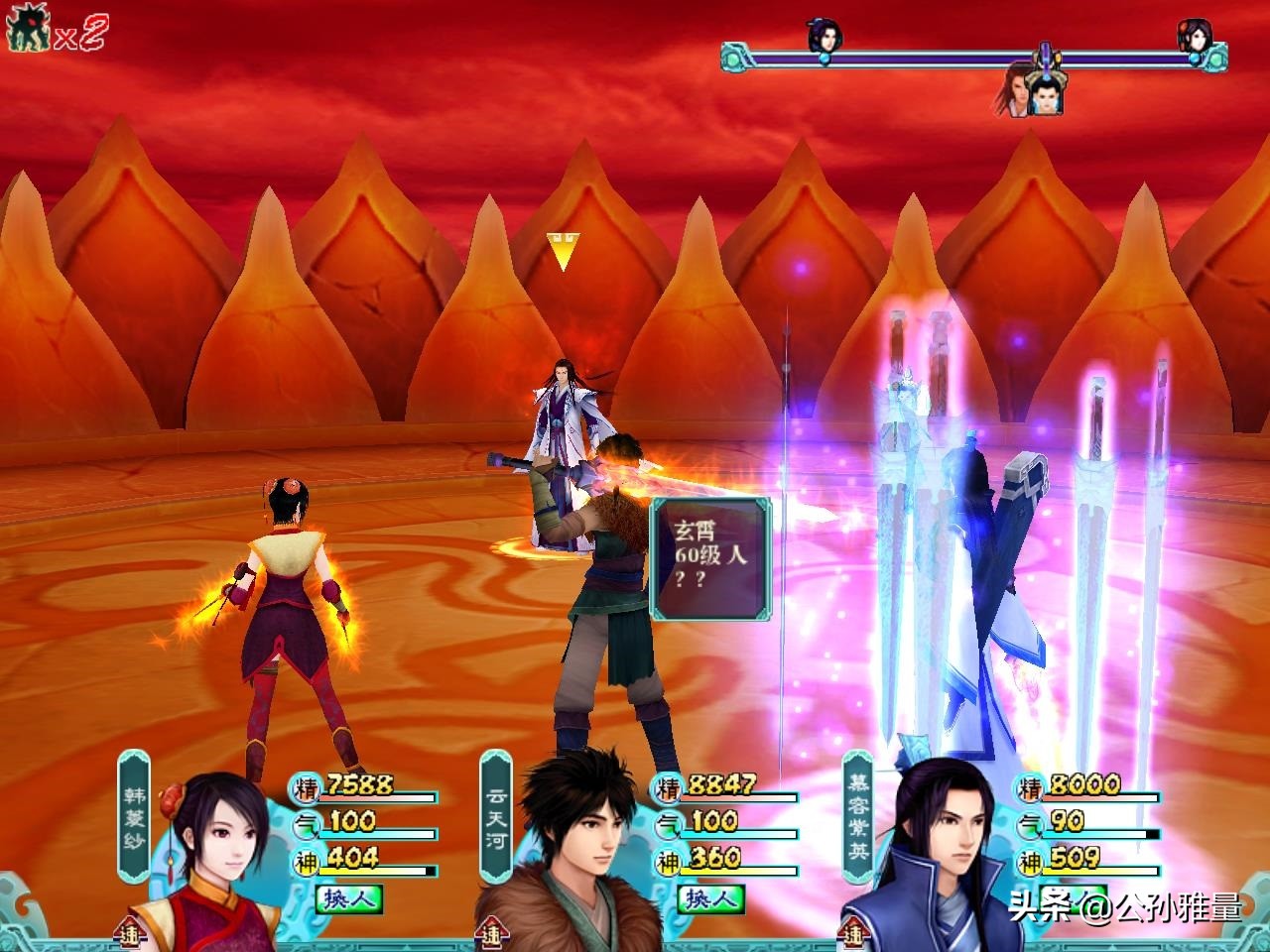1270x952 pixels.
Task: Click the 换人 button beside Yun Tianhe
Action: coord(710,898)
